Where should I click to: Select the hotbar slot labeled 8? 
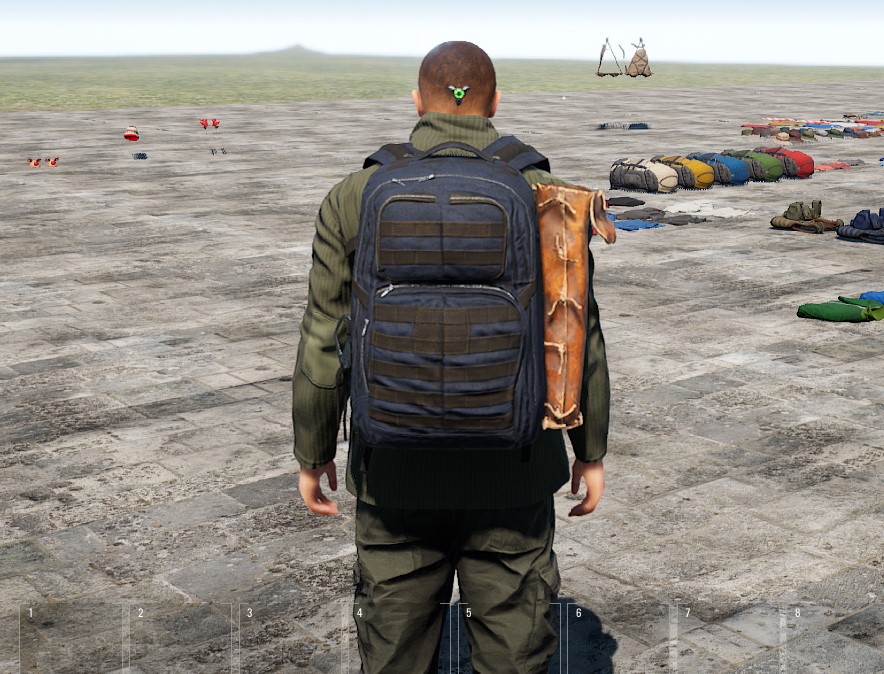pos(836,640)
